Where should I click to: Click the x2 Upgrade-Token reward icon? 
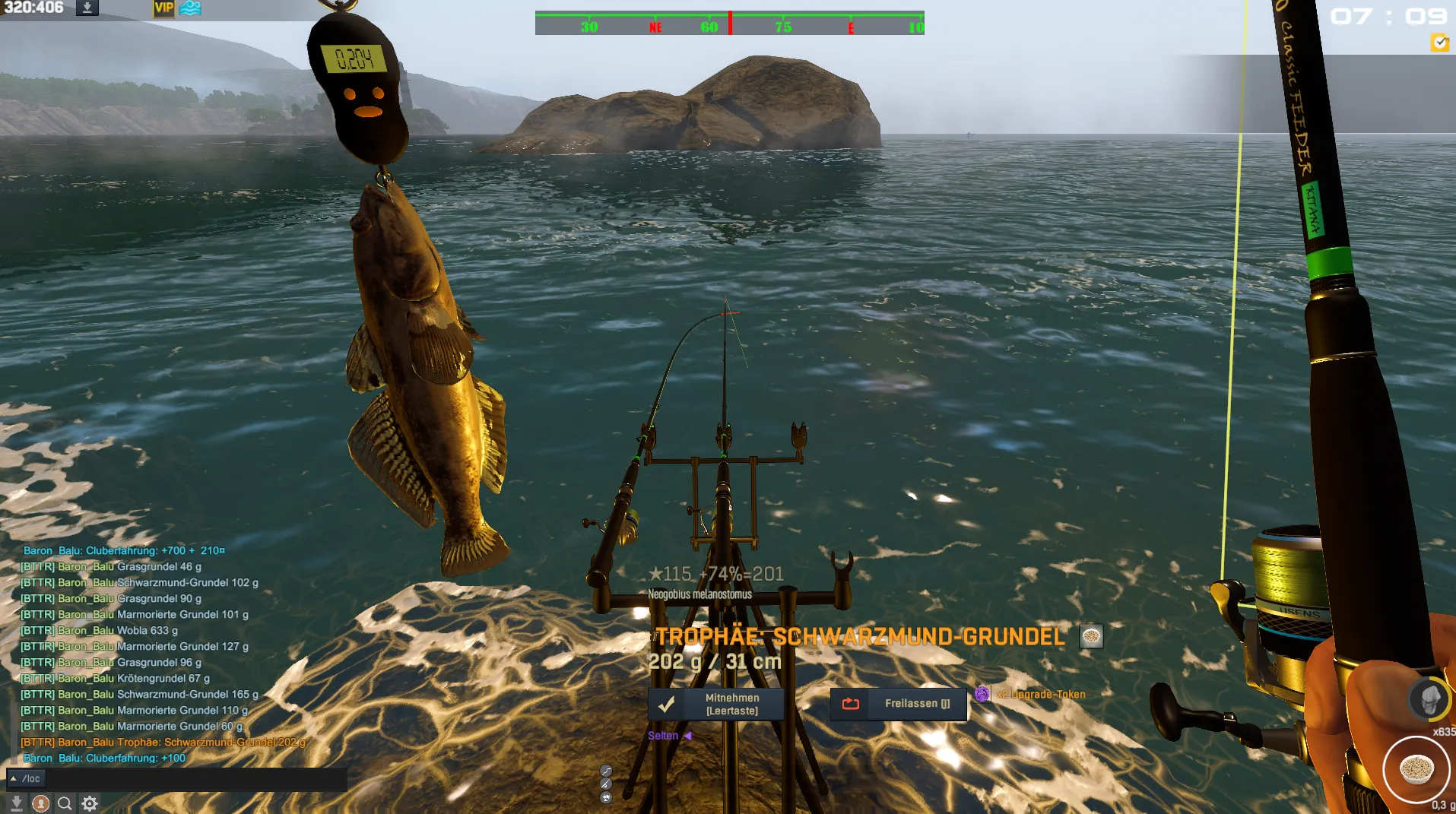(x=982, y=694)
